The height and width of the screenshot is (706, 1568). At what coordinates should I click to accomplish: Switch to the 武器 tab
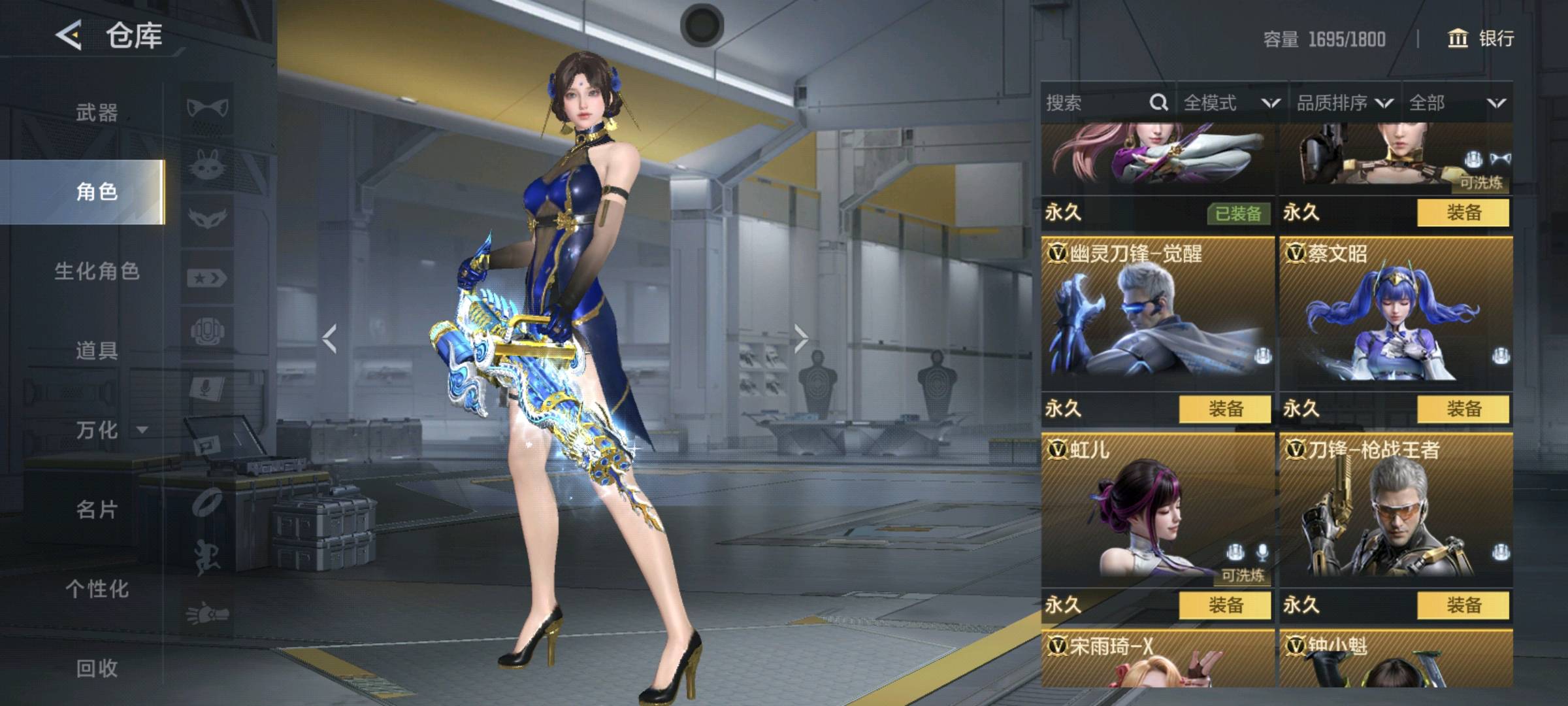(x=97, y=112)
